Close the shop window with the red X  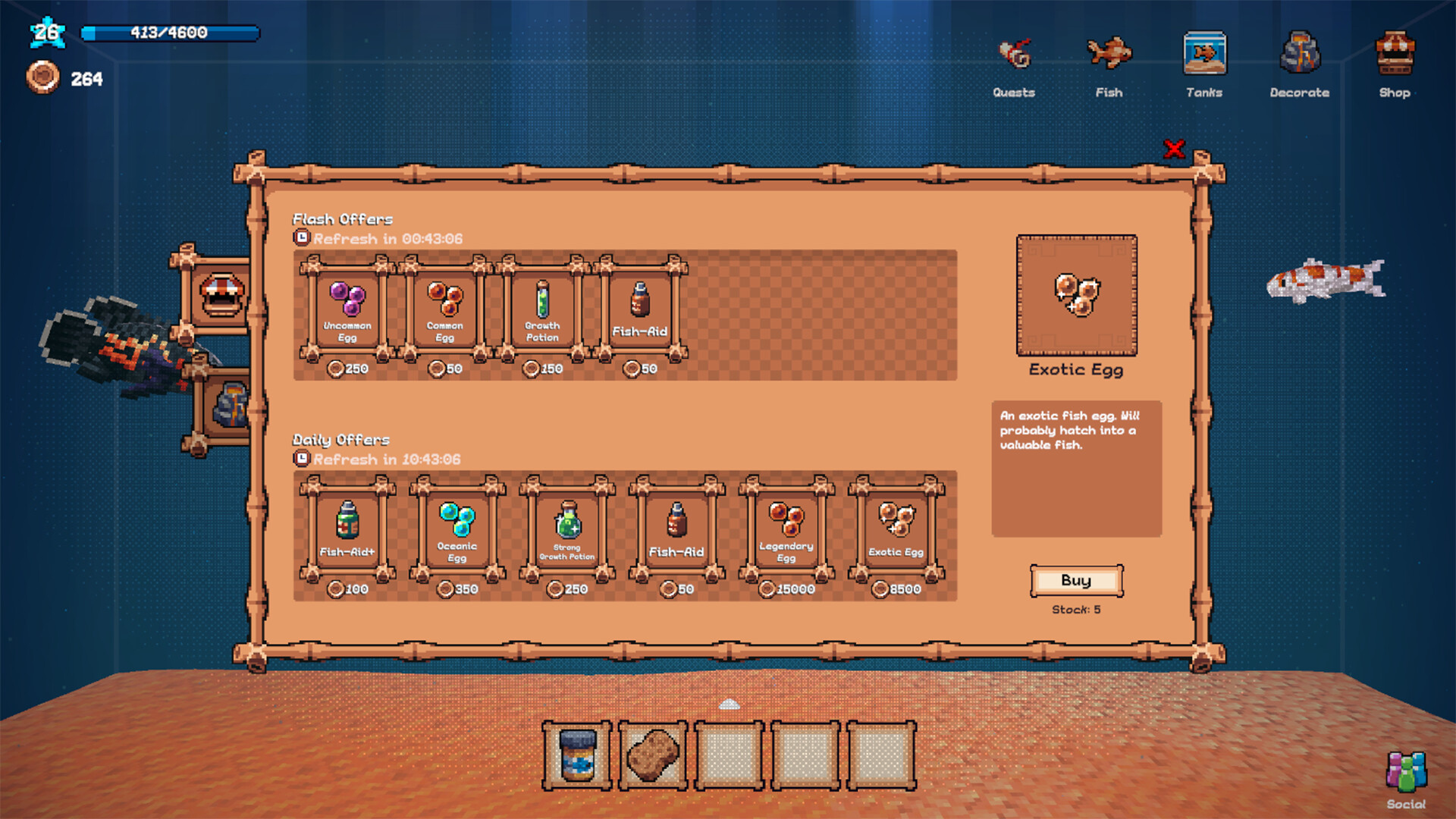1175,149
